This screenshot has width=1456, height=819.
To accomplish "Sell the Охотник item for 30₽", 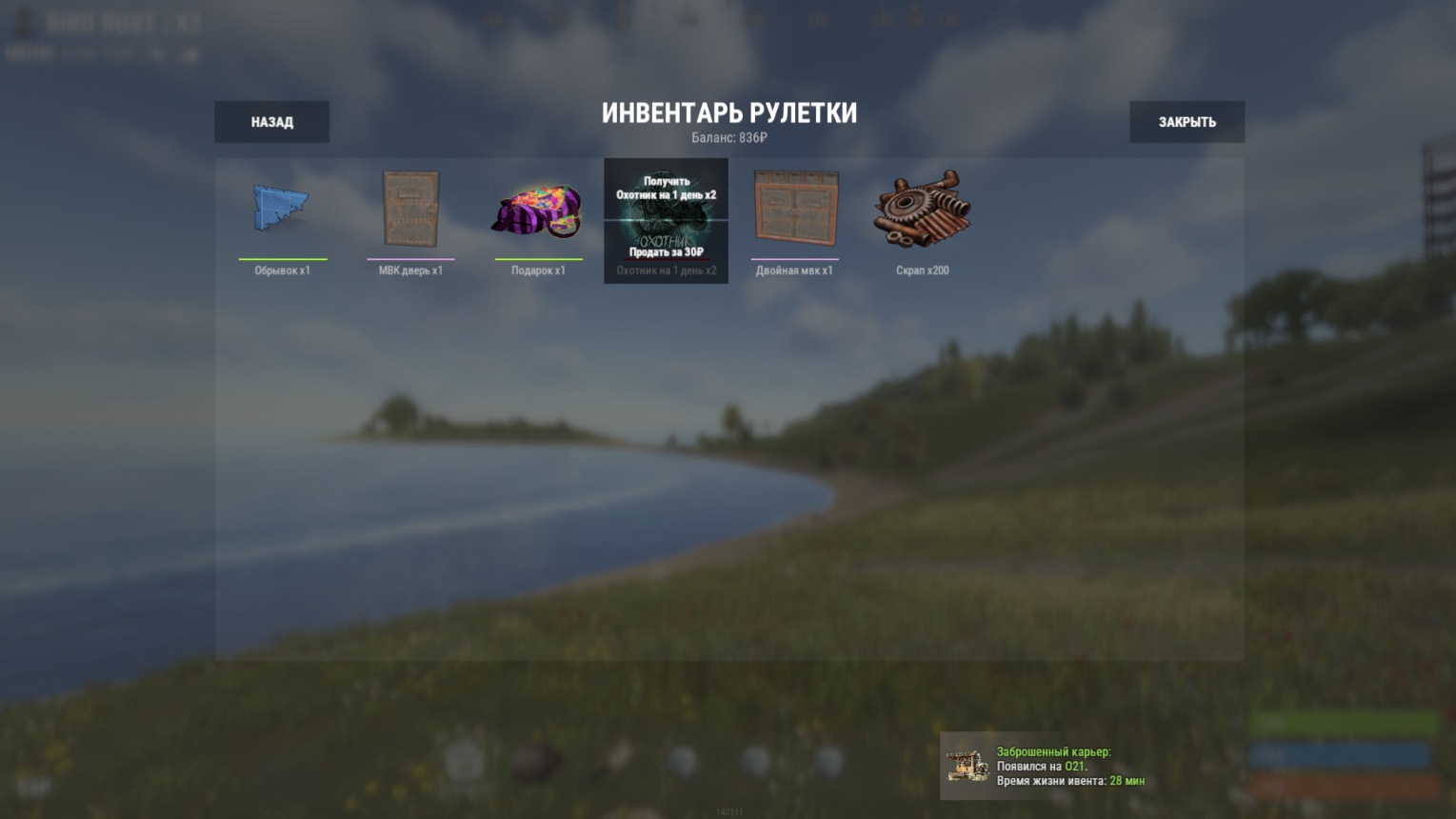I will (666, 252).
